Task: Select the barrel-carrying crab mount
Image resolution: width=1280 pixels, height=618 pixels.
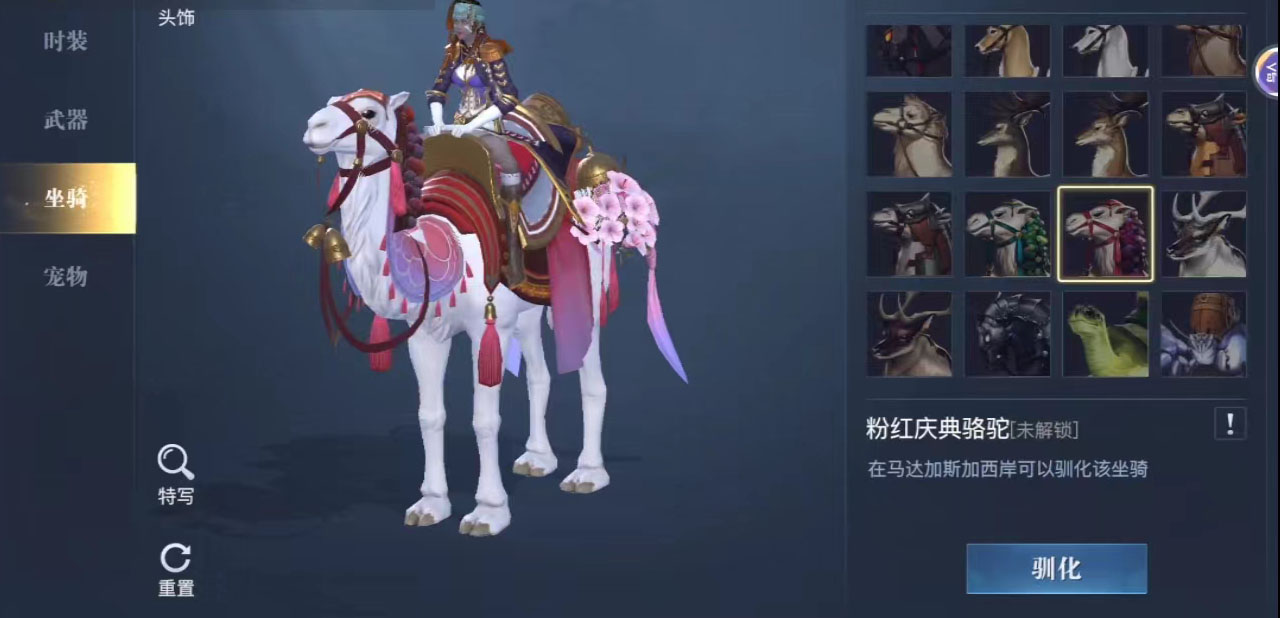Action: pos(1203,334)
